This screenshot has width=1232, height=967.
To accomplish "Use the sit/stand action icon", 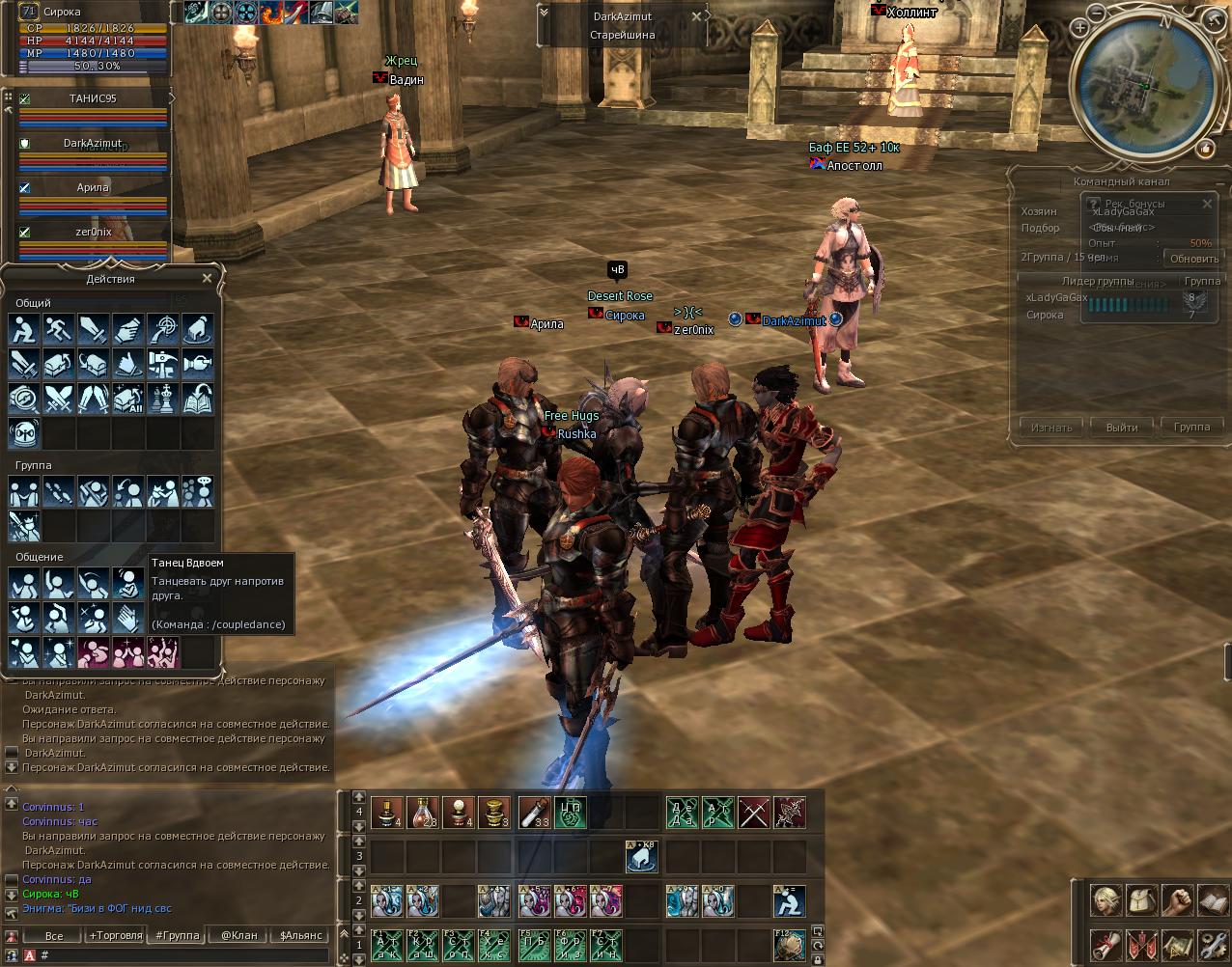I will pyautogui.click(x=24, y=329).
